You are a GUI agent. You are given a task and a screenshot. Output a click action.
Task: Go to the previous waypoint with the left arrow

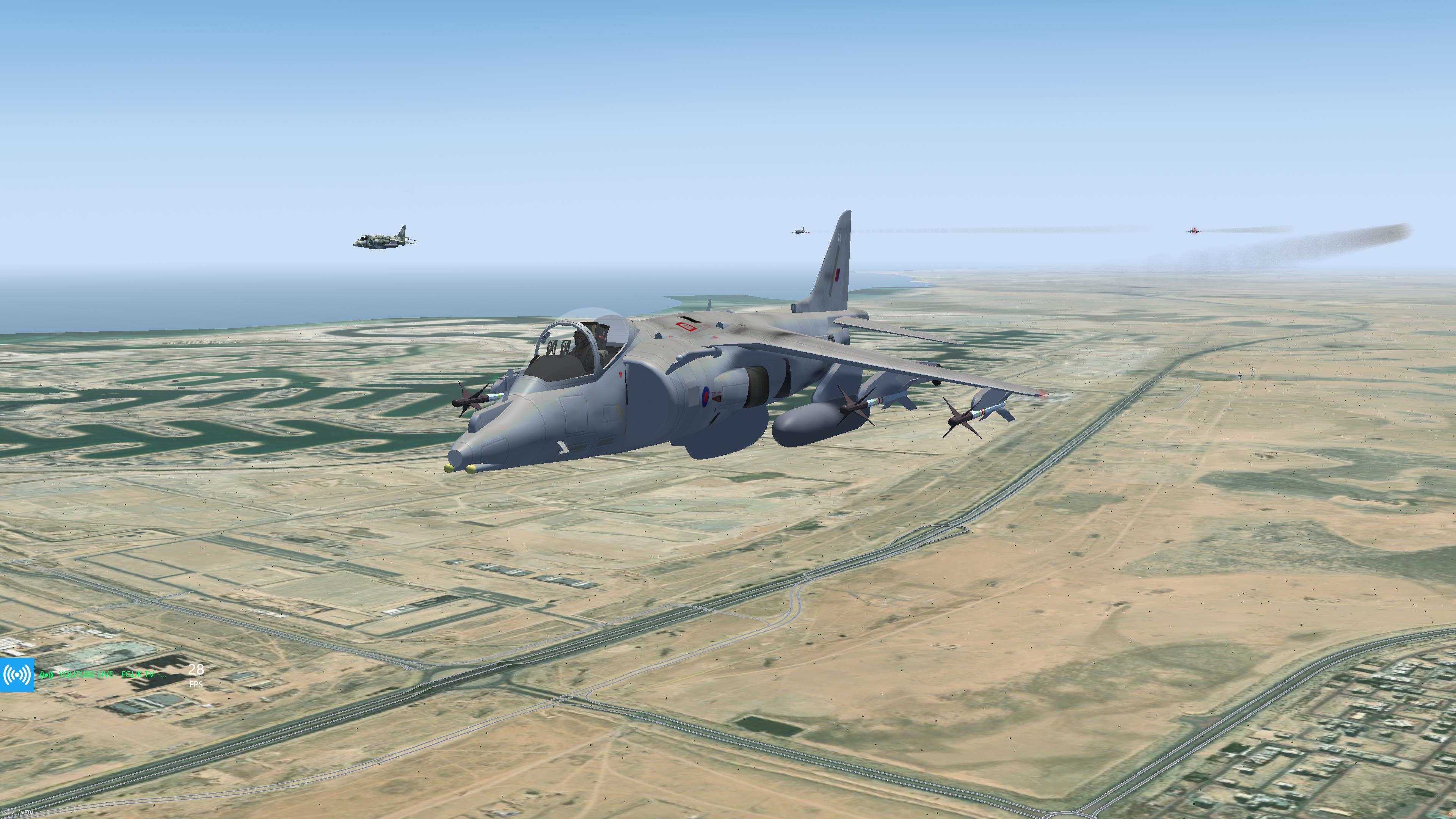[6, 813]
